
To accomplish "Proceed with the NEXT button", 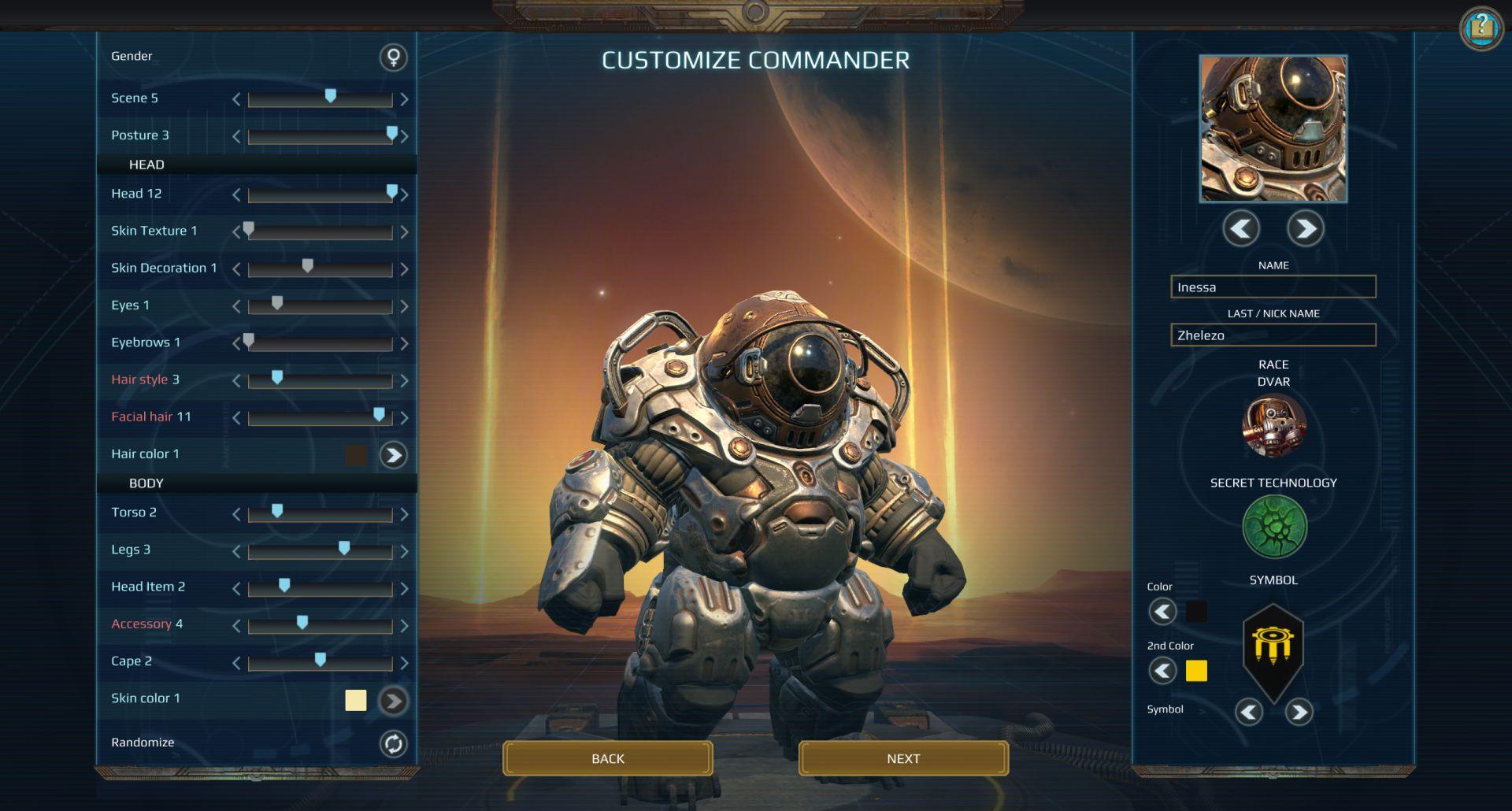I will click(x=902, y=758).
